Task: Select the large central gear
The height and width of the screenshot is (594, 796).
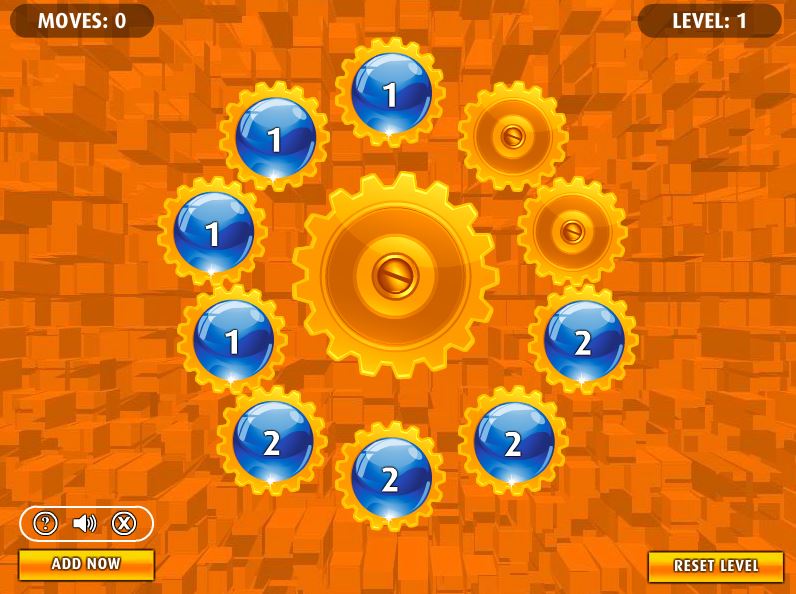Action: [x=395, y=275]
